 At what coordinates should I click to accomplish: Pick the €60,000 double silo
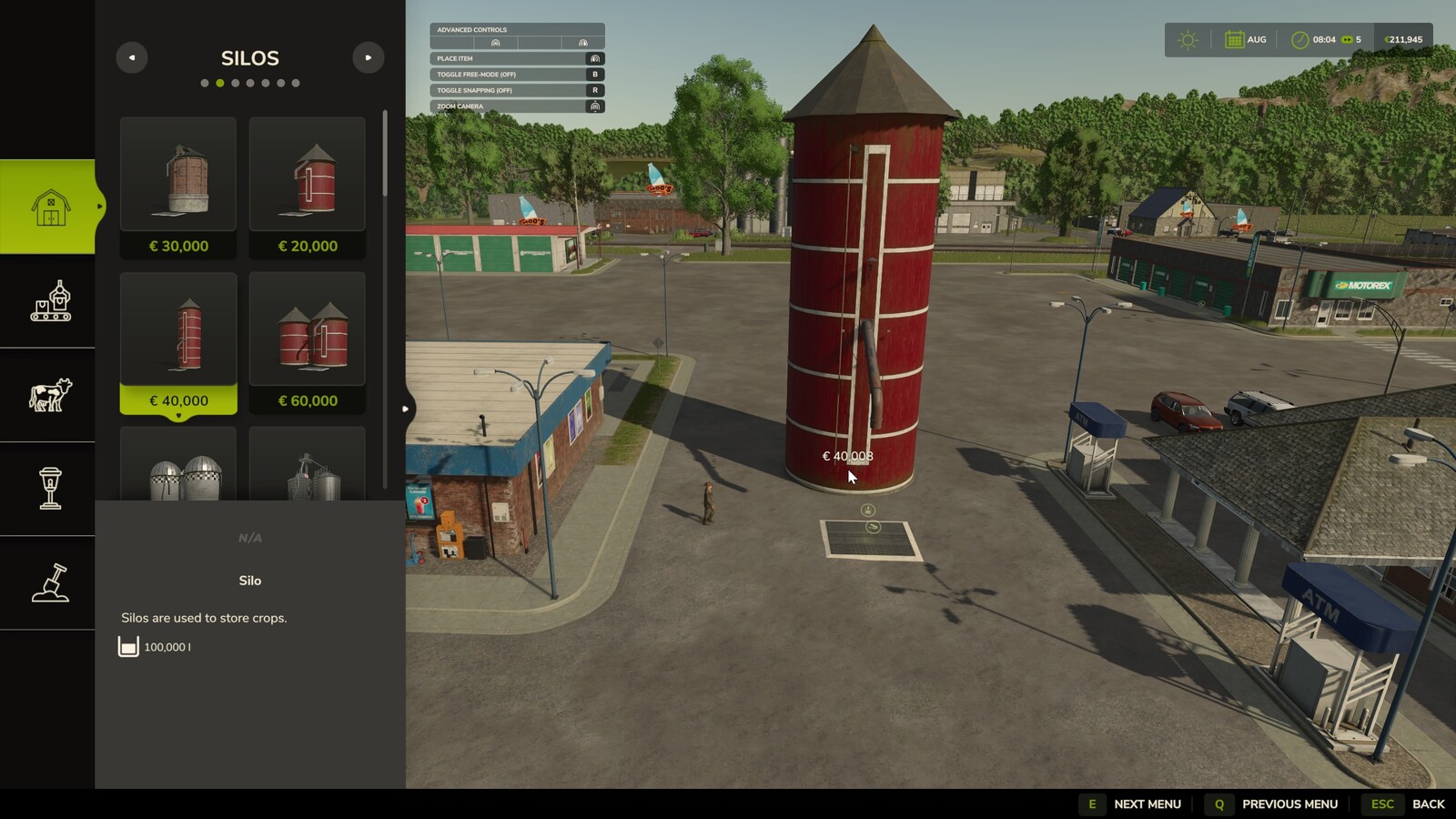coord(308,342)
